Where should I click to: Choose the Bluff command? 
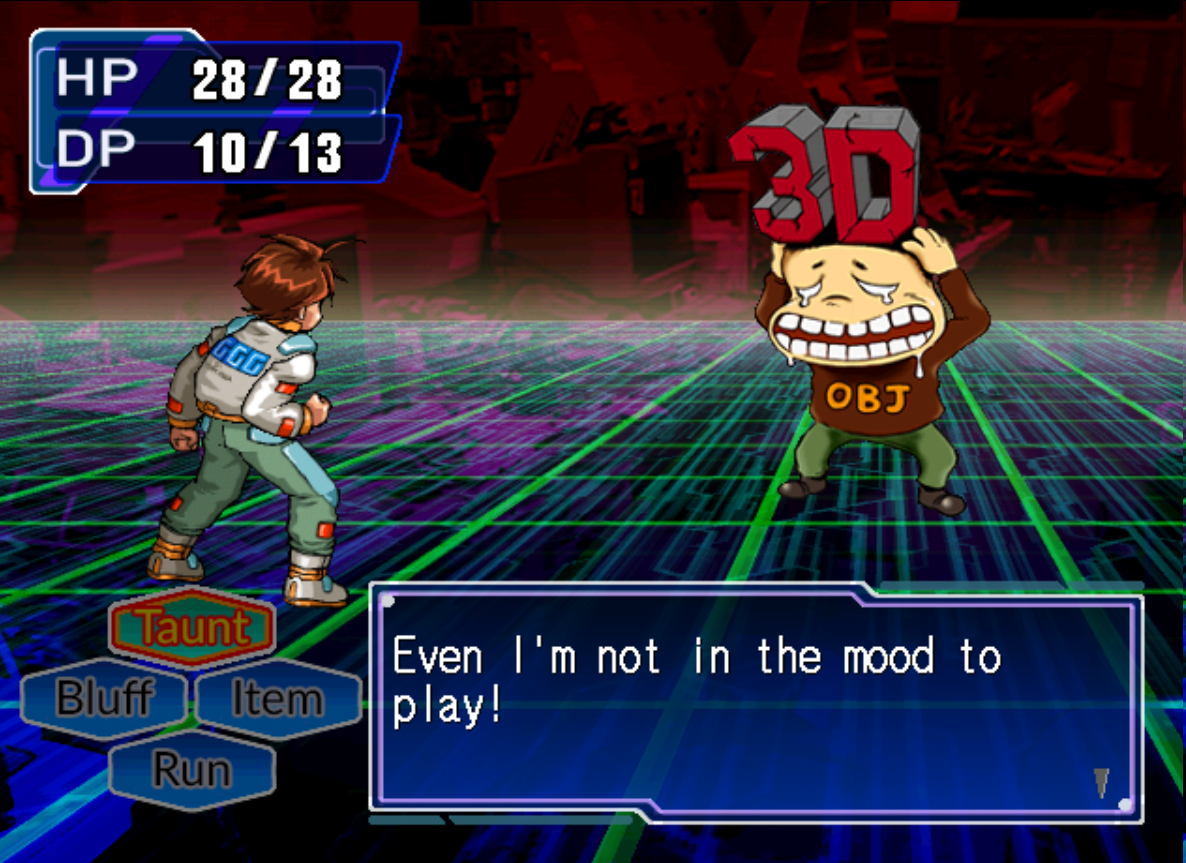104,698
